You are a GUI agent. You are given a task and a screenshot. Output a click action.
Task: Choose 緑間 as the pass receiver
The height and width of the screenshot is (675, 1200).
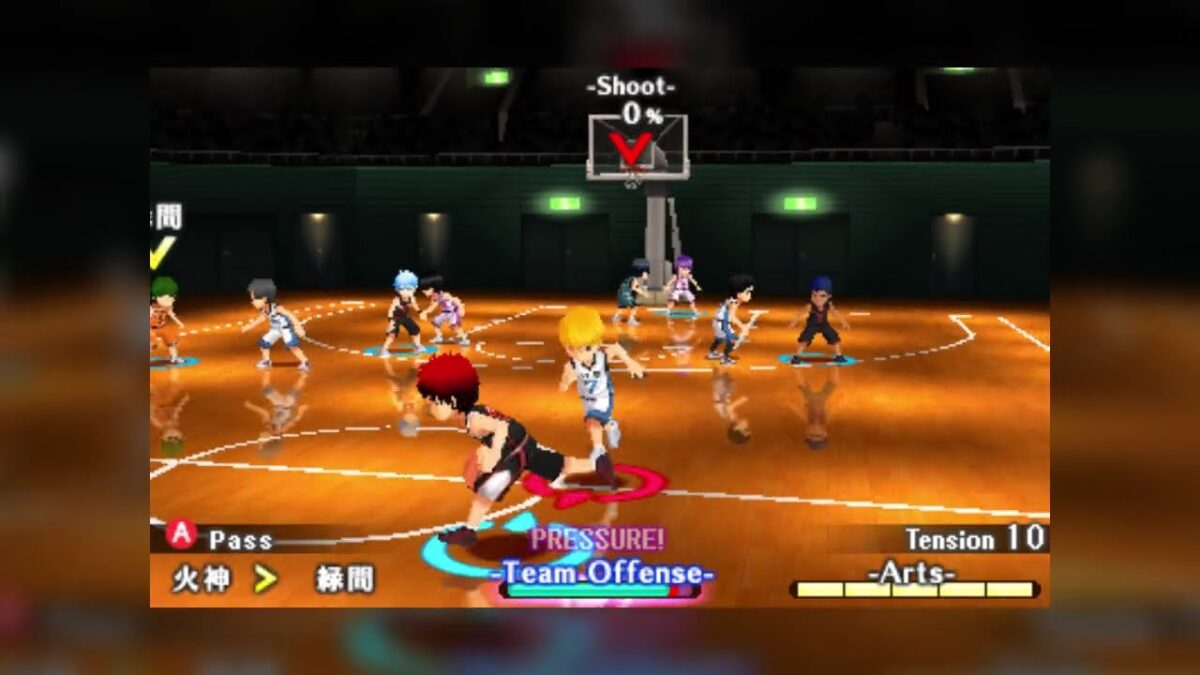click(x=345, y=579)
